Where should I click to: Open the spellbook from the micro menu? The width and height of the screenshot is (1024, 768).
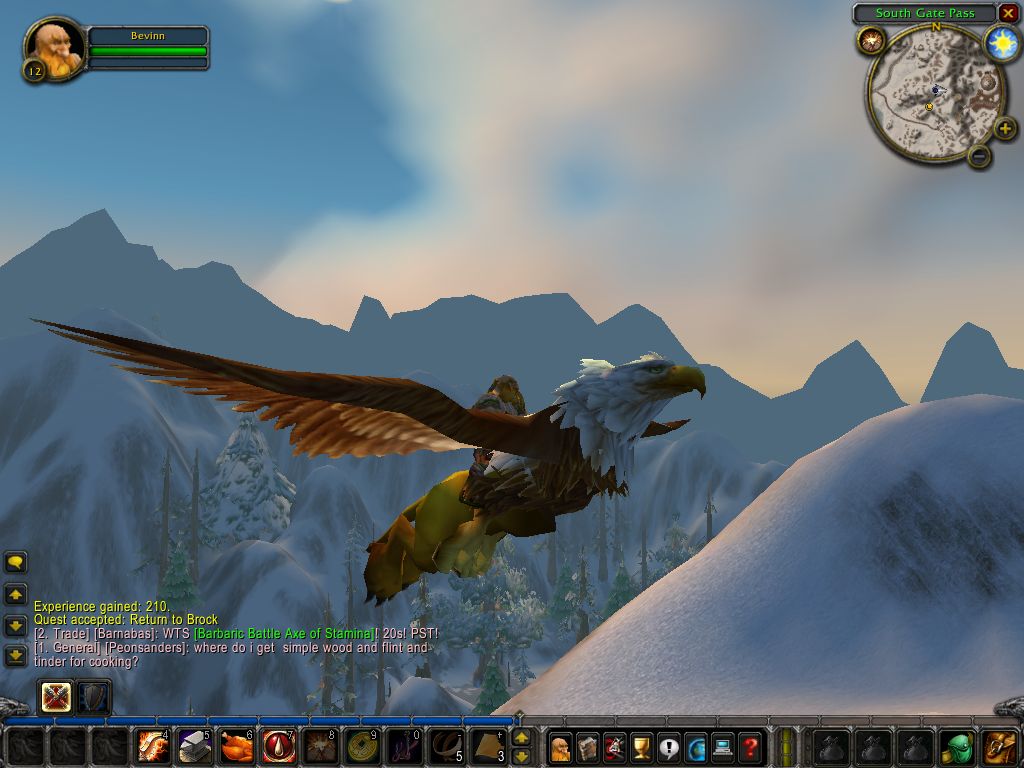(587, 746)
